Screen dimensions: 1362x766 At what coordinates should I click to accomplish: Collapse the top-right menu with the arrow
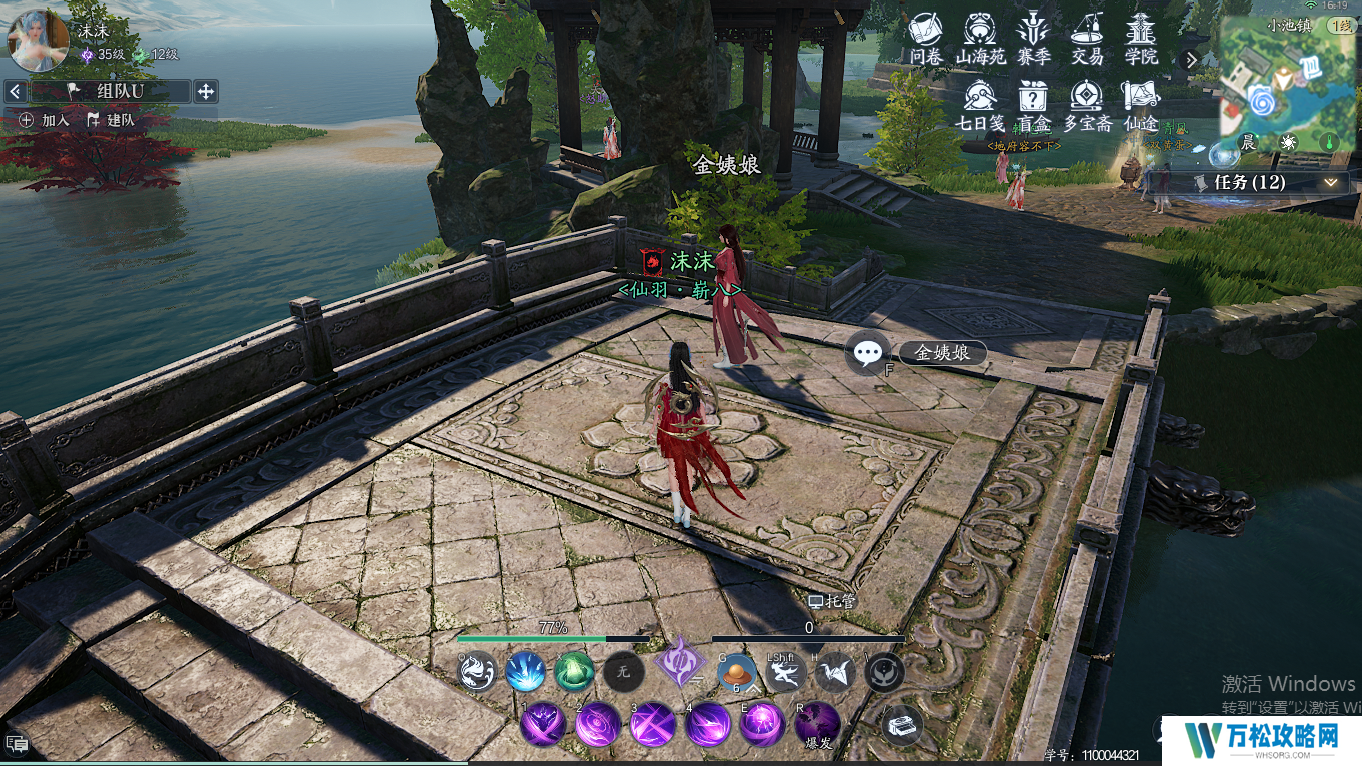[x=1190, y=60]
